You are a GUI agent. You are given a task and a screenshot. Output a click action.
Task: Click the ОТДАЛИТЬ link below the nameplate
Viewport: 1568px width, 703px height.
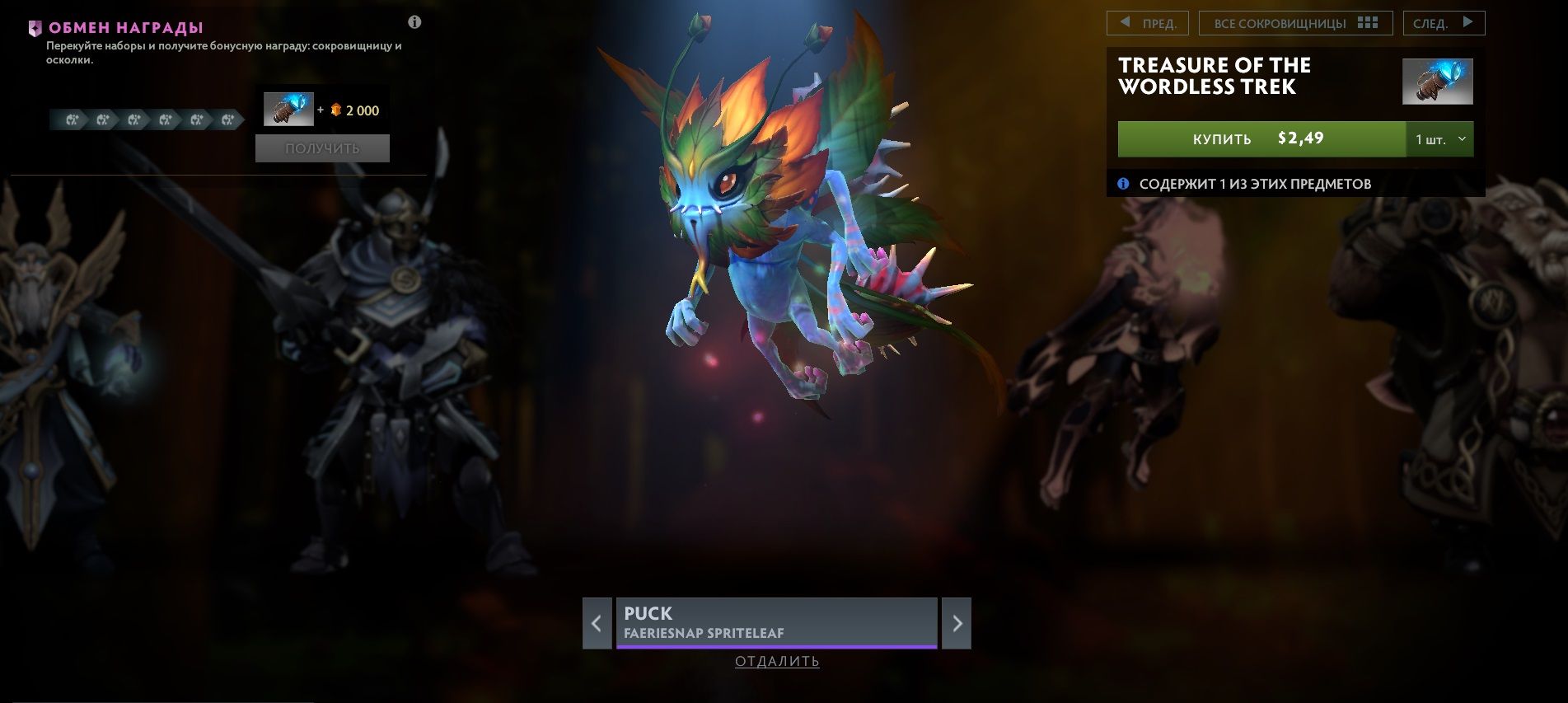click(775, 662)
